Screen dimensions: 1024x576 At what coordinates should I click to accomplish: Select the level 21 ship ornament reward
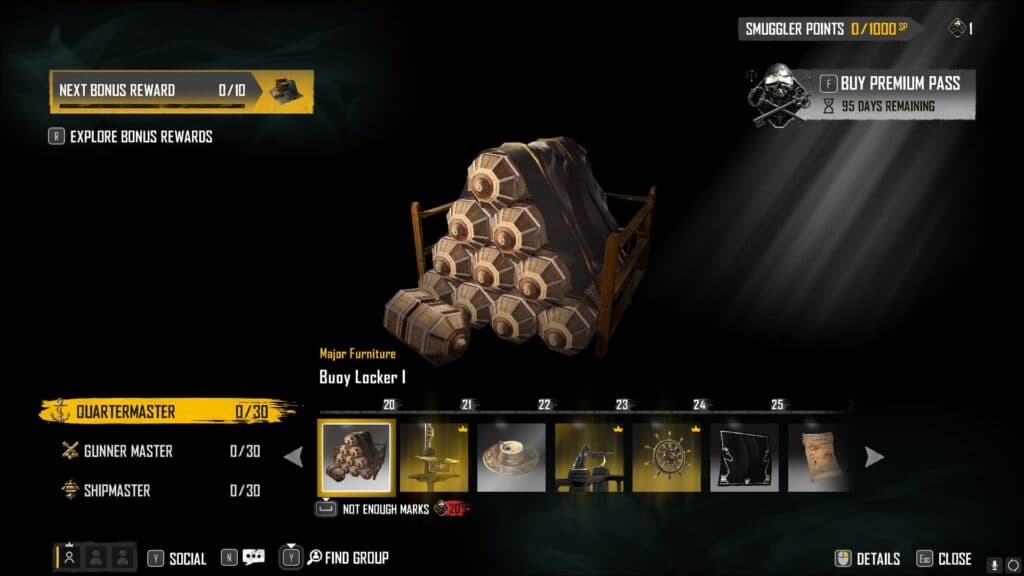434,457
